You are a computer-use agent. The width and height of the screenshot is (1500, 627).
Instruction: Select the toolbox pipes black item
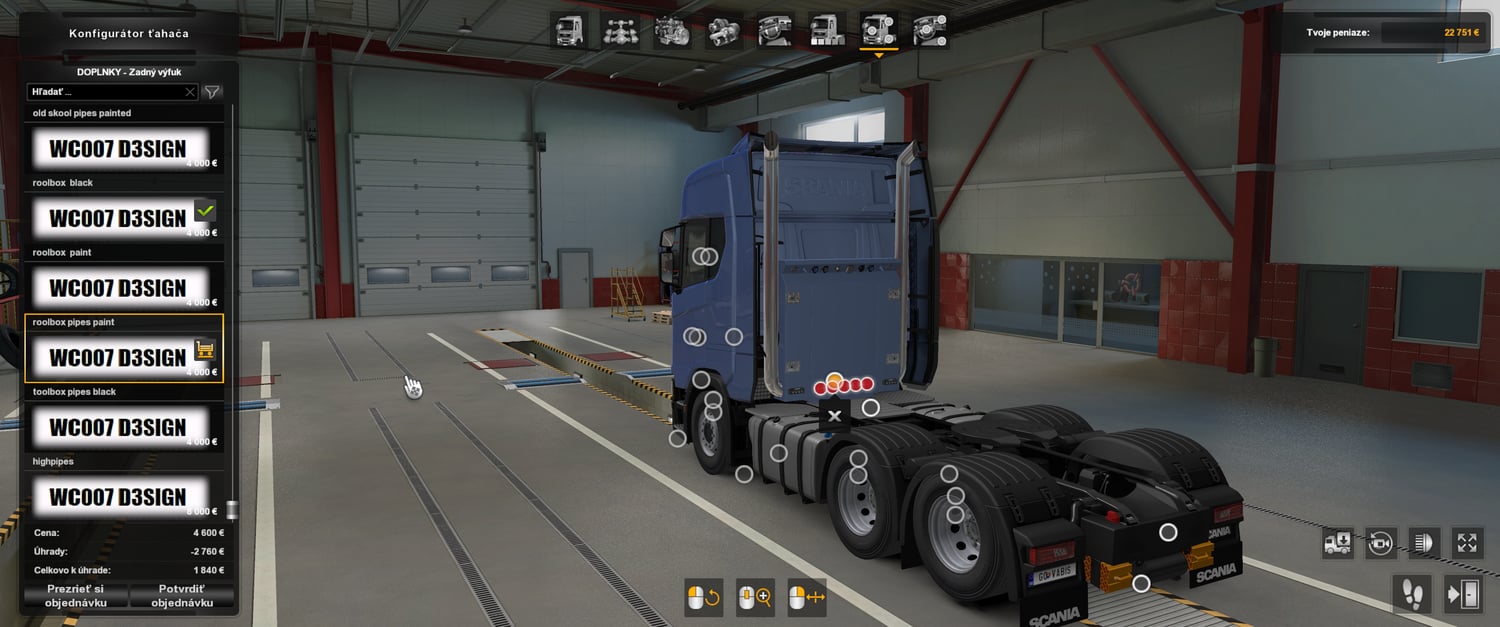(120, 427)
